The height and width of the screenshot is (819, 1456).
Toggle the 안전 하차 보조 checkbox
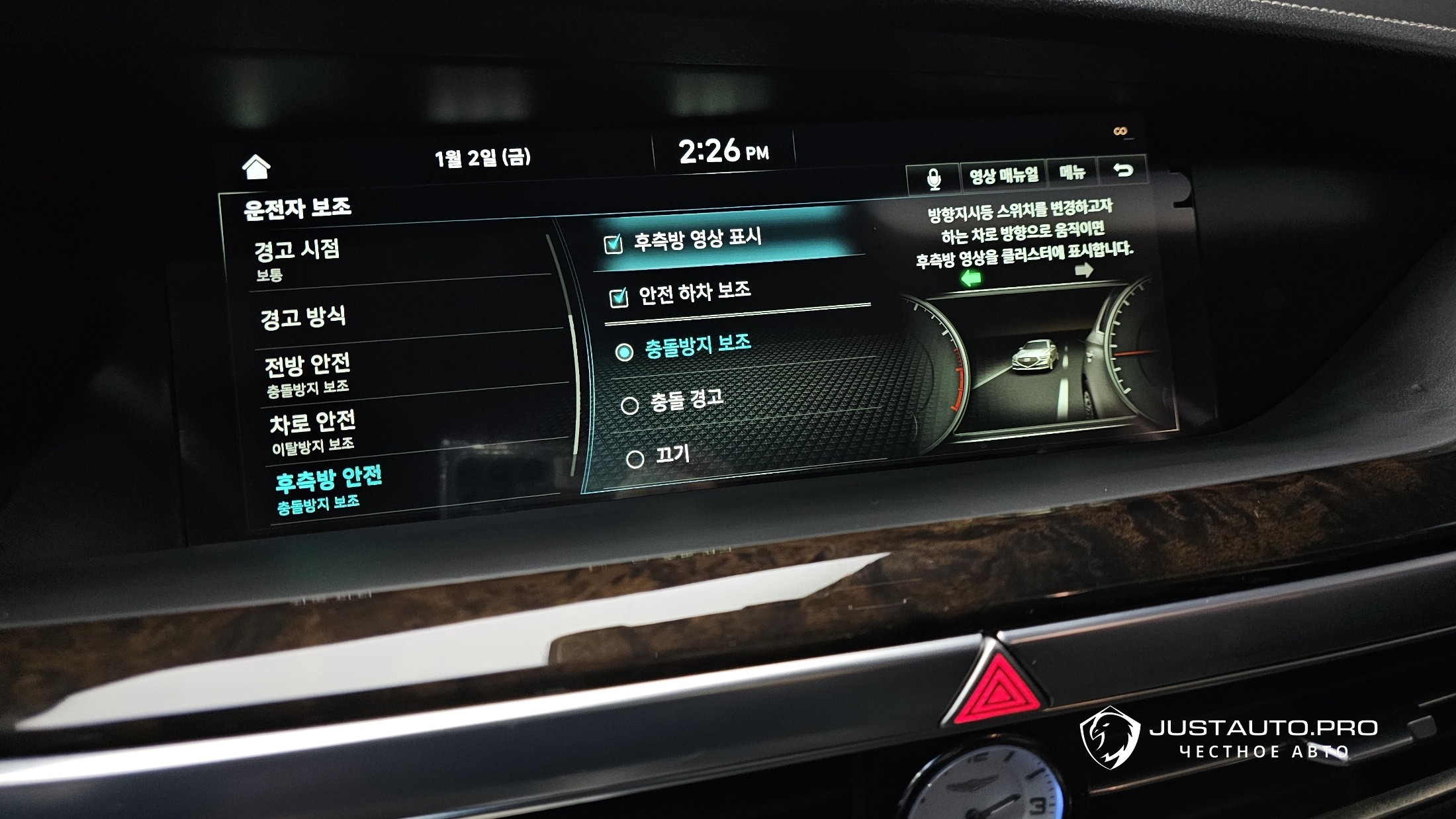tap(618, 298)
